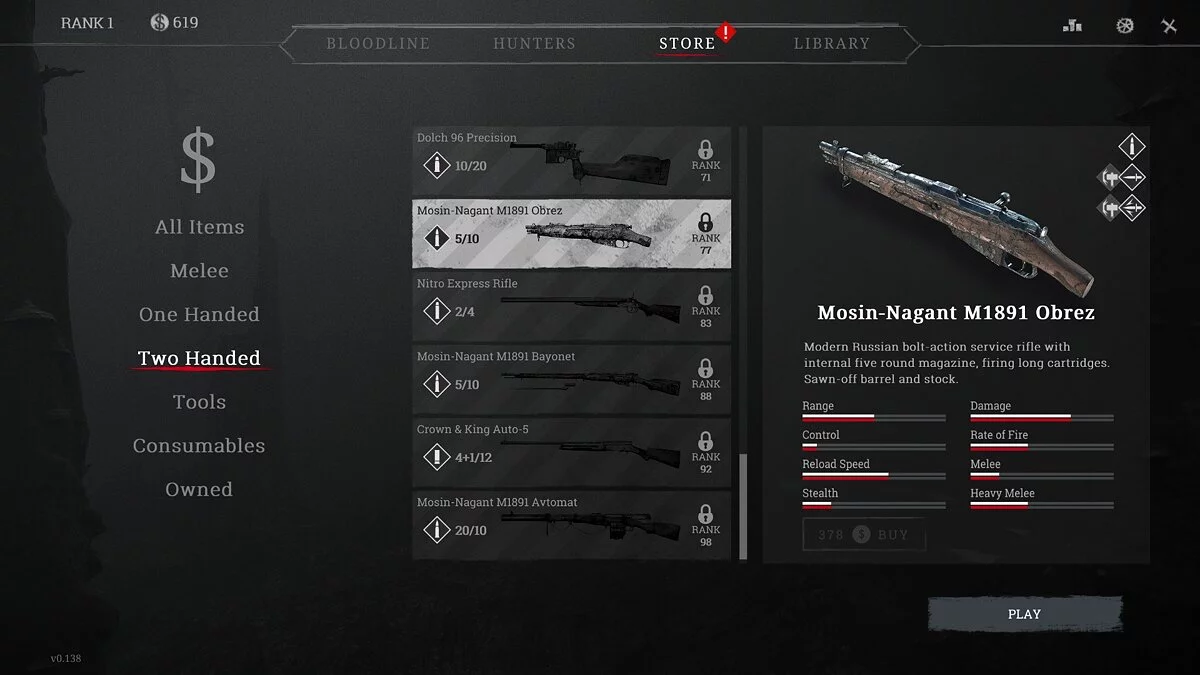This screenshot has height=675, width=1200.
Task: Select the Two Handed category
Action: point(199,358)
